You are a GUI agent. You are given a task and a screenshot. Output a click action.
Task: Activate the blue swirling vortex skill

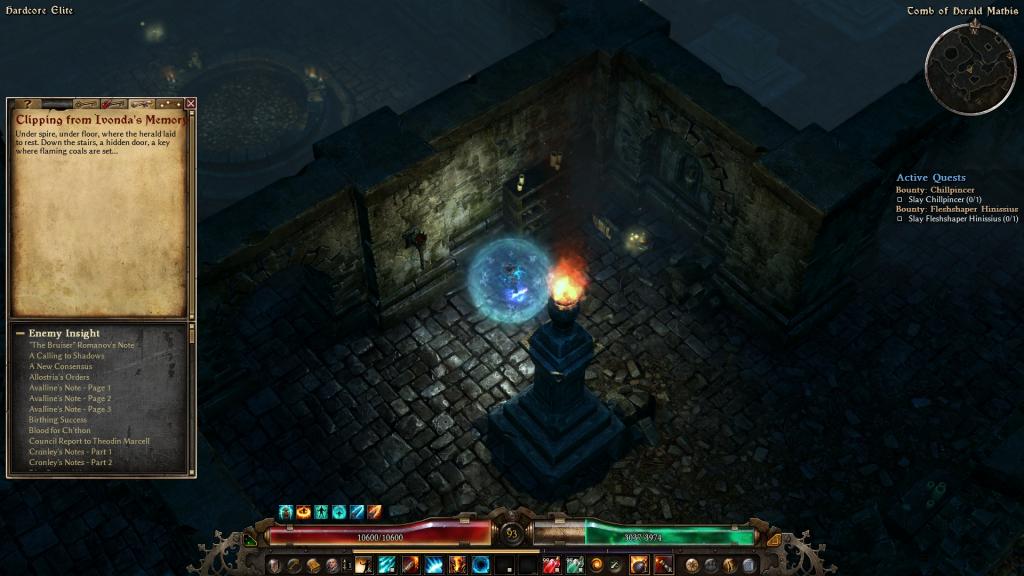point(481,565)
